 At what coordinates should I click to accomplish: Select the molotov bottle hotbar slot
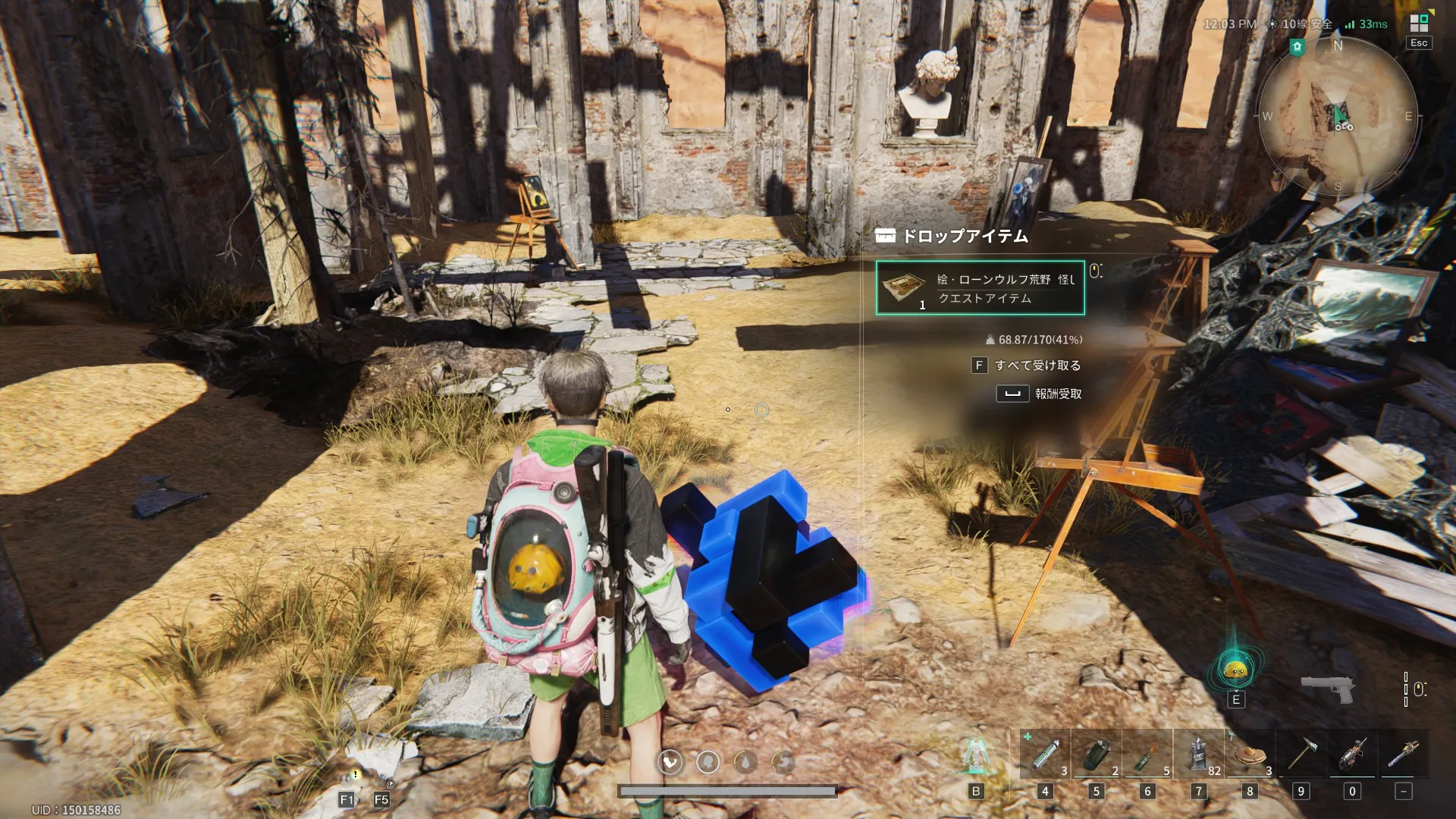[1147, 755]
